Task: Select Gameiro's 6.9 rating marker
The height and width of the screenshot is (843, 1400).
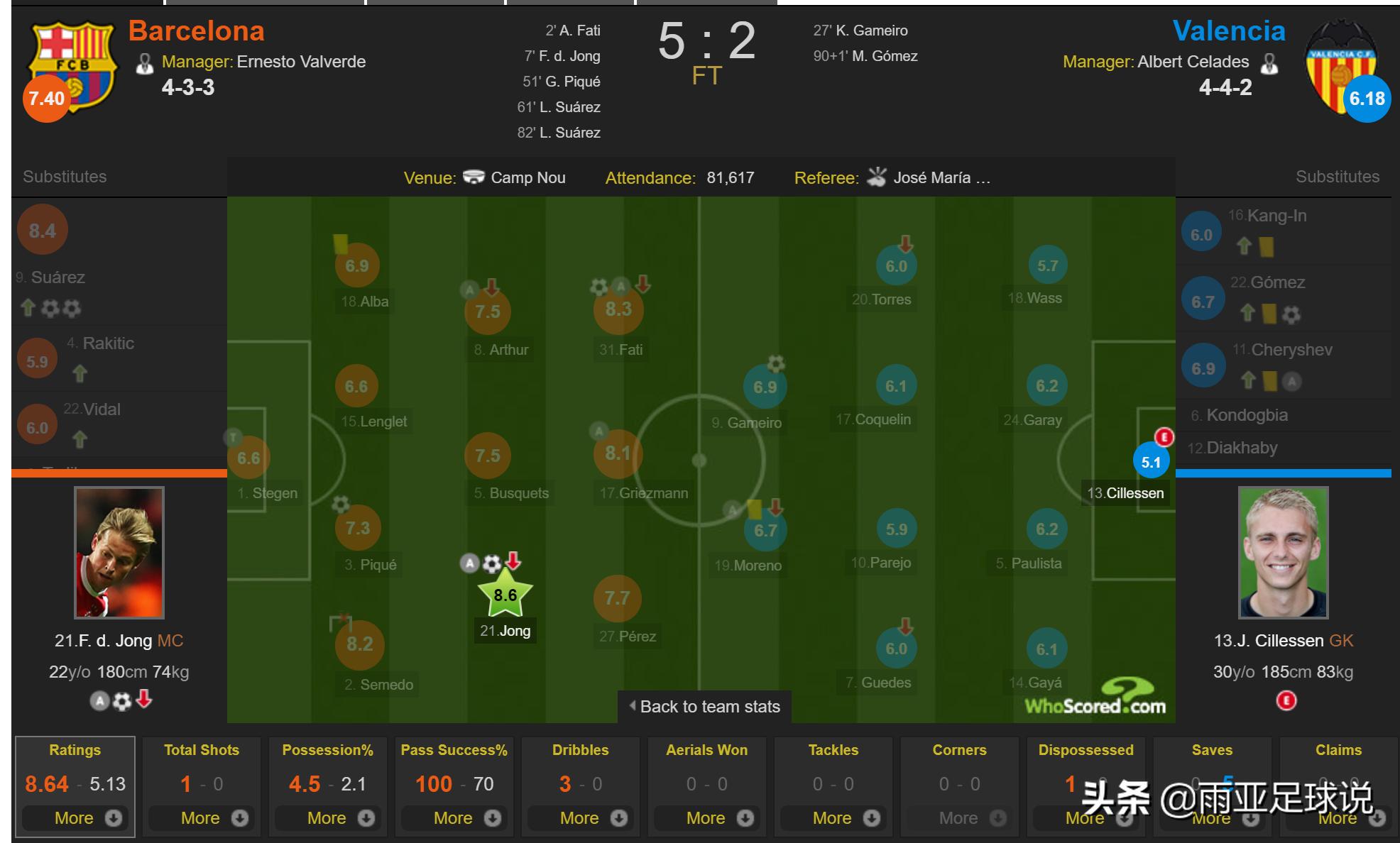Action: pyautogui.click(x=765, y=387)
